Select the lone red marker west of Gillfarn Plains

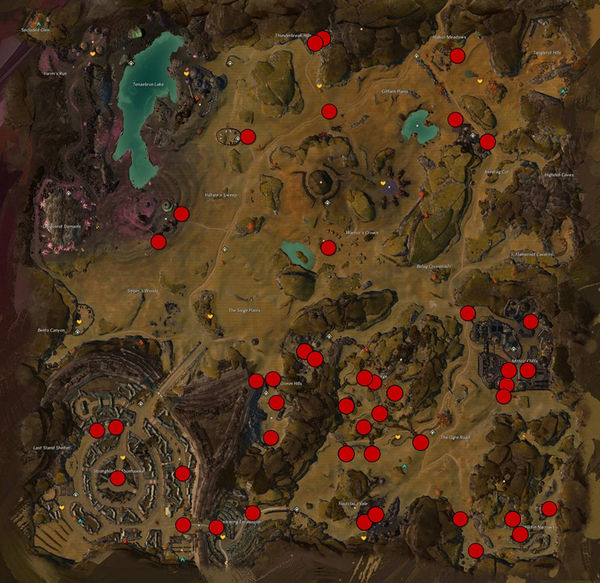click(x=329, y=110)
